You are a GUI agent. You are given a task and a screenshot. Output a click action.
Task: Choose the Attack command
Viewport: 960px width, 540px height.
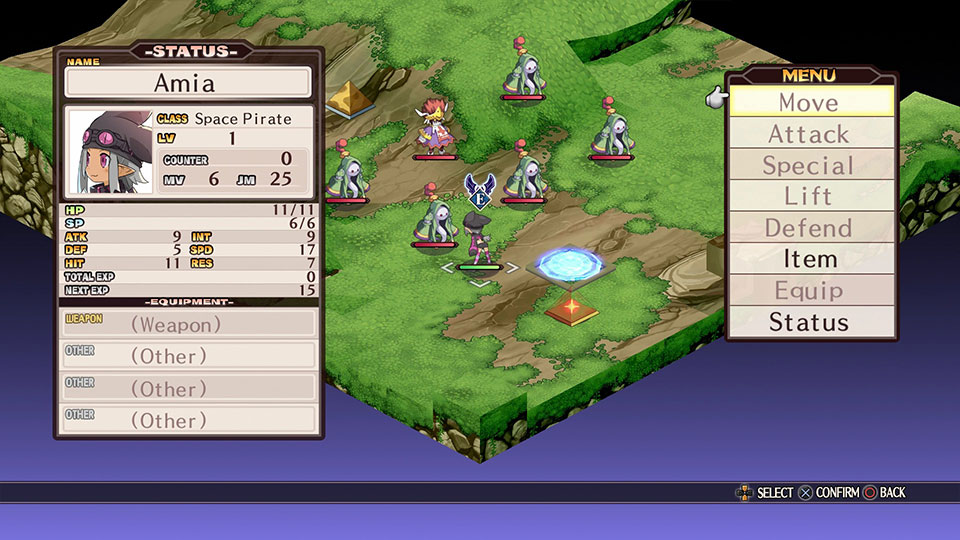tap(810, 134)
